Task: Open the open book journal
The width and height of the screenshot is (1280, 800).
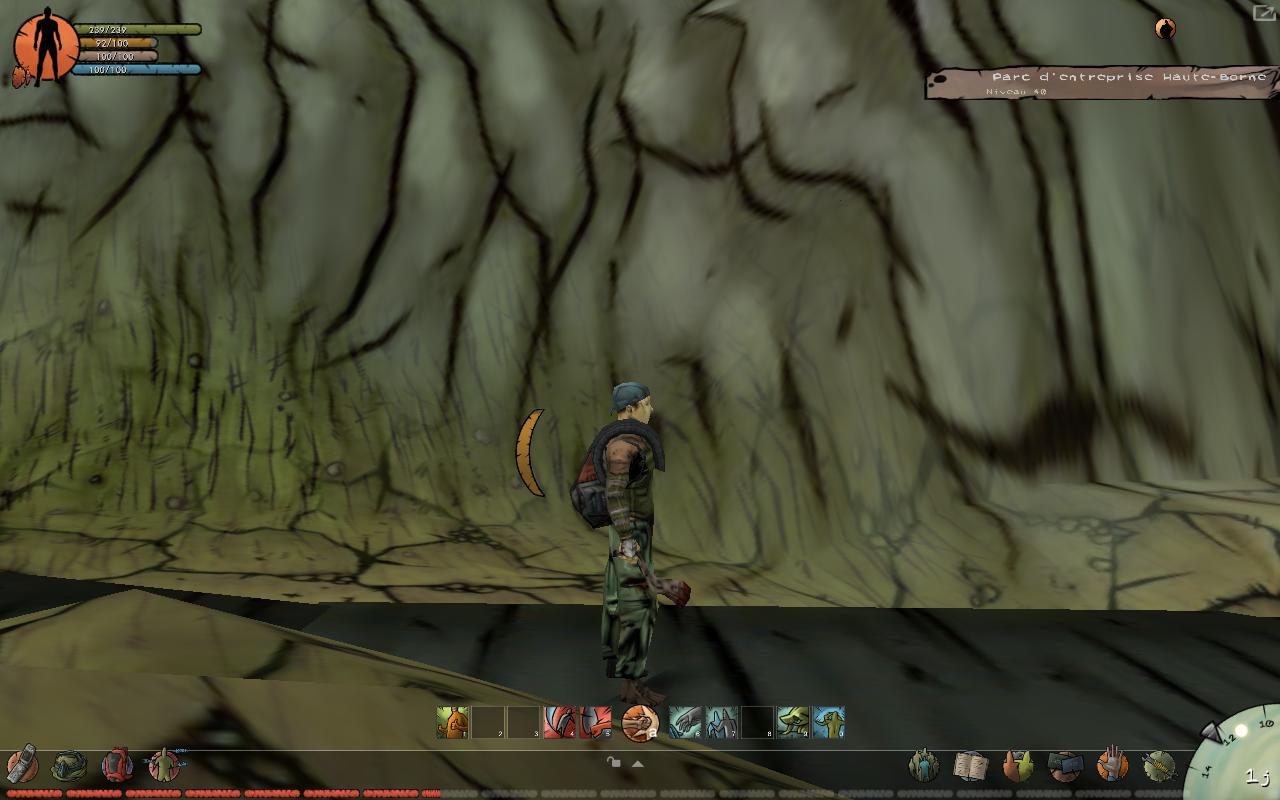Action: point(970,767)
